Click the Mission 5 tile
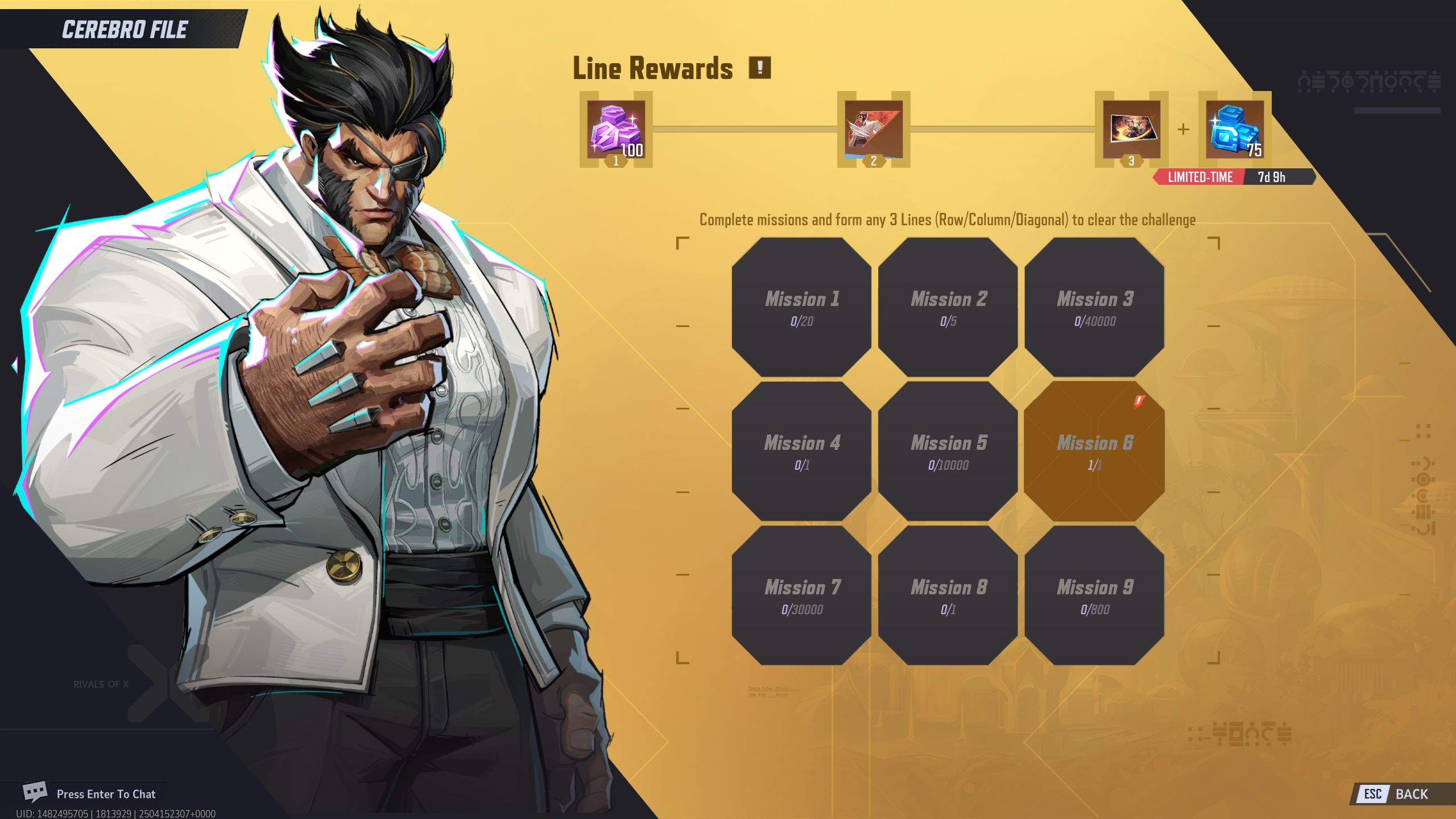This screenshot has height=819, width=1456. [x=948, y=451]
